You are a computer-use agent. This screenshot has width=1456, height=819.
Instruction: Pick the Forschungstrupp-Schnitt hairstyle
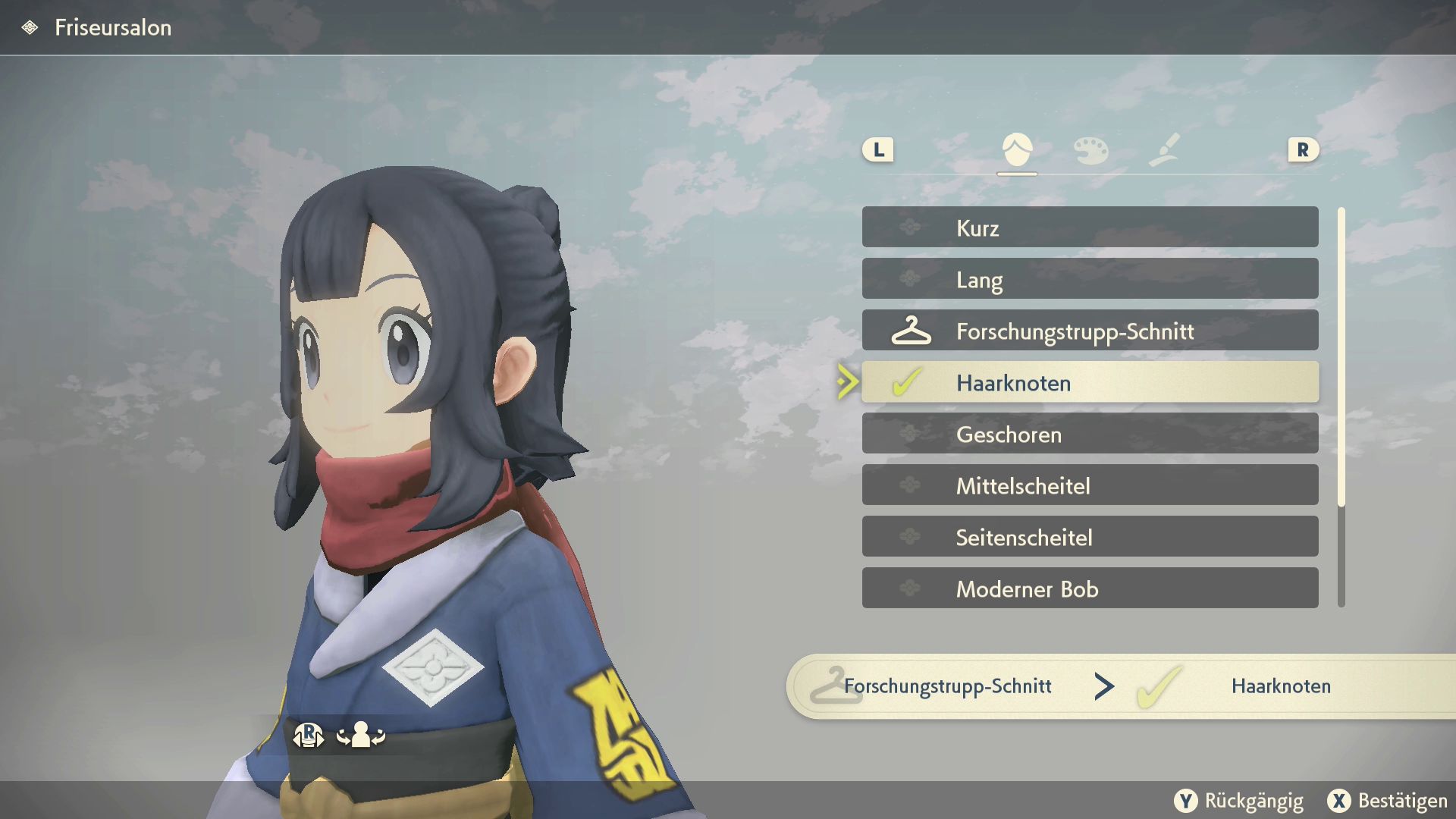pos(1090,331)
